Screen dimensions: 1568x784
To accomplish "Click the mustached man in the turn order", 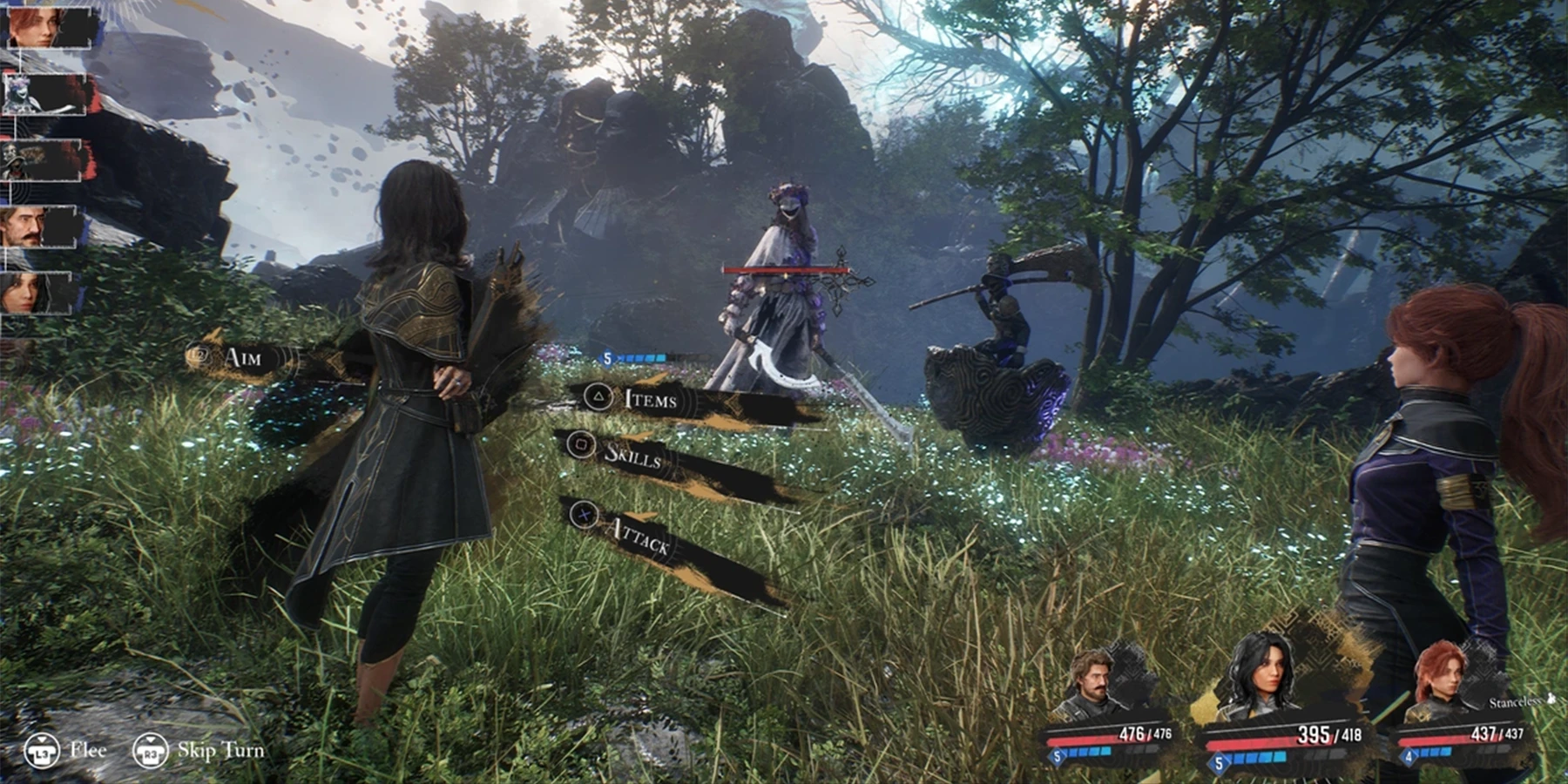I will click(39, 228).
